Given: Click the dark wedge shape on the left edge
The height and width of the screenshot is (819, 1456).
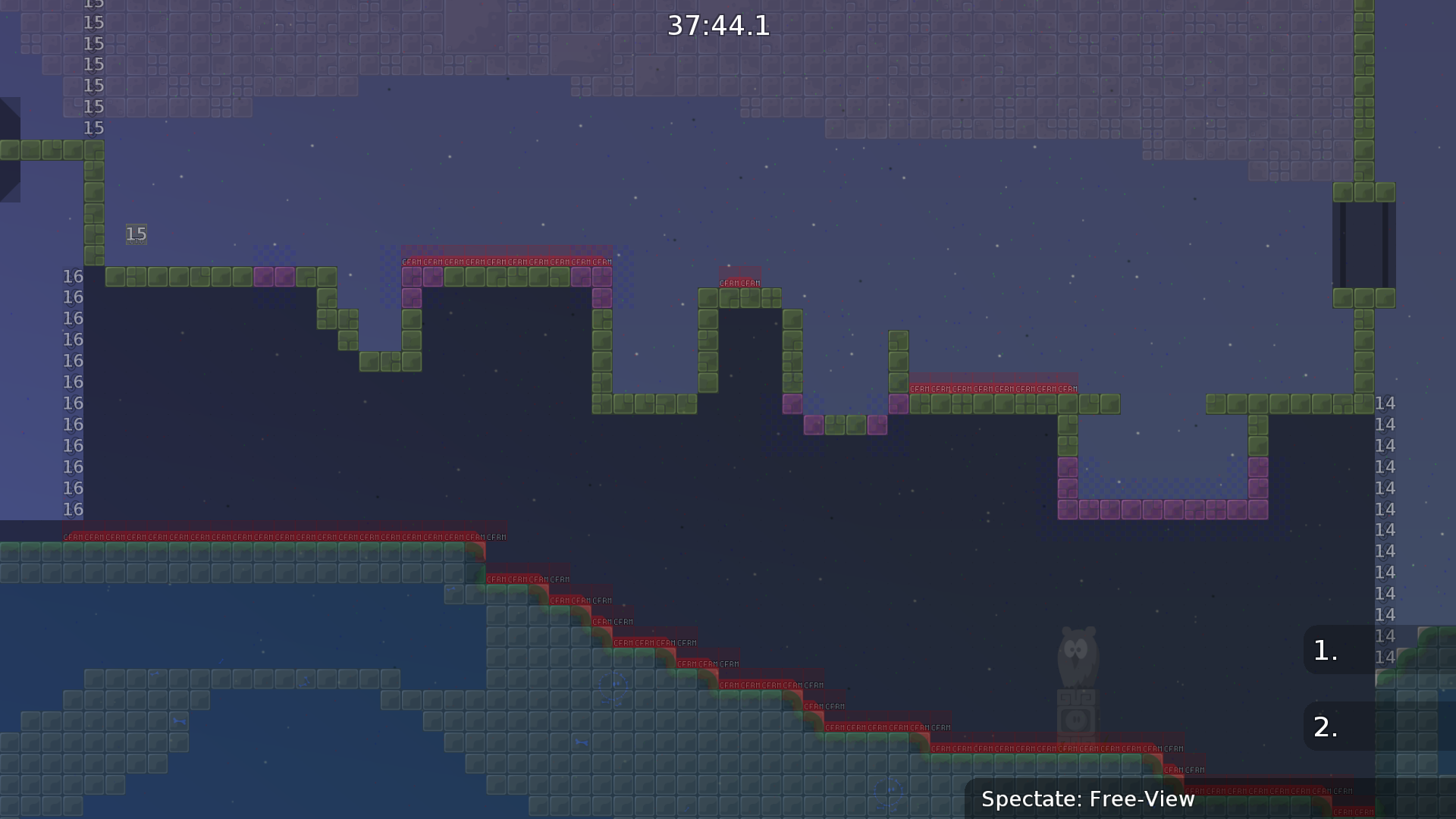Looking at the screenshot, I should click(8, 148).
